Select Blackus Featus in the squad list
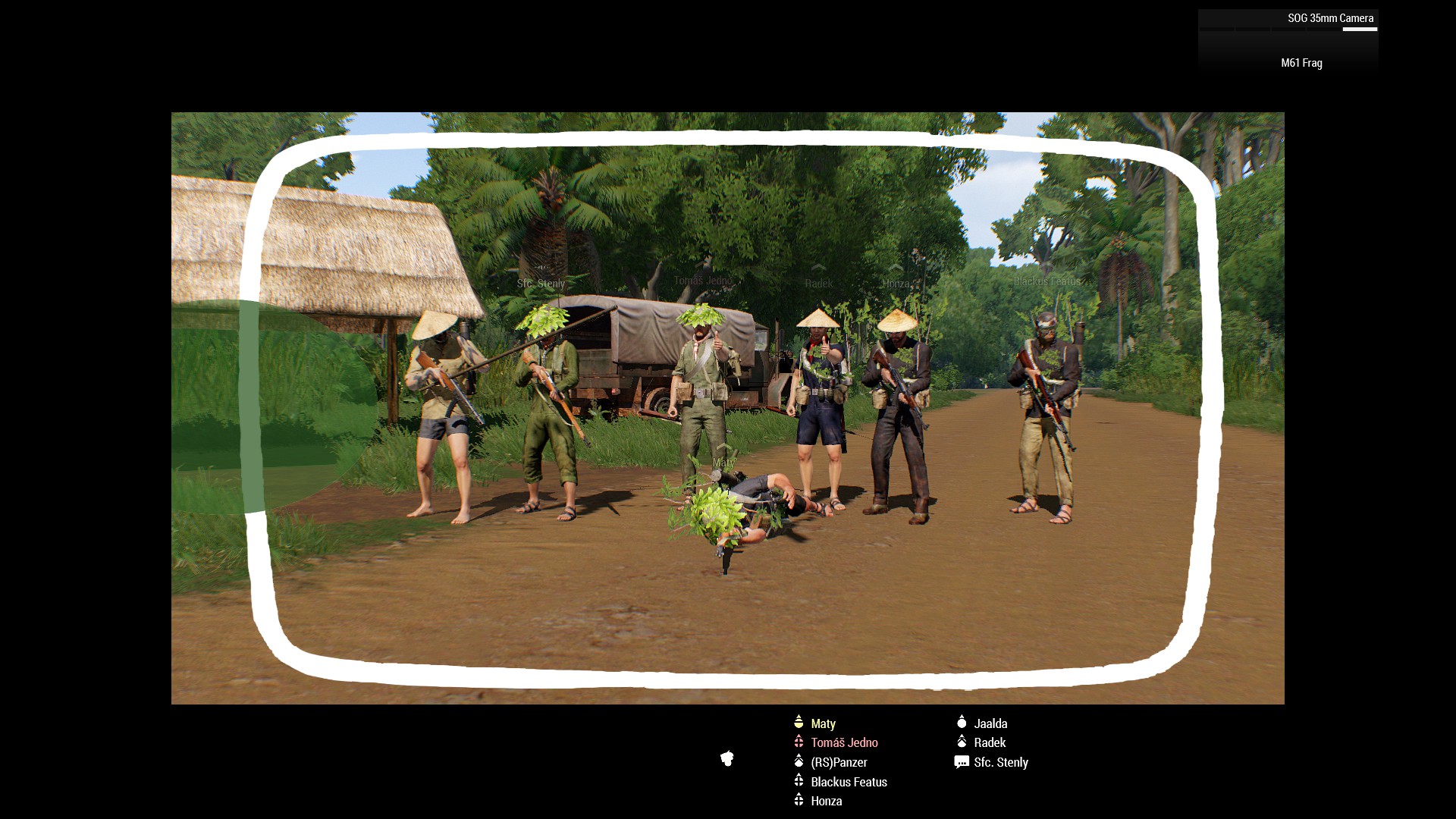Viewport: 1456px width, 819px height. coord(849,782)
